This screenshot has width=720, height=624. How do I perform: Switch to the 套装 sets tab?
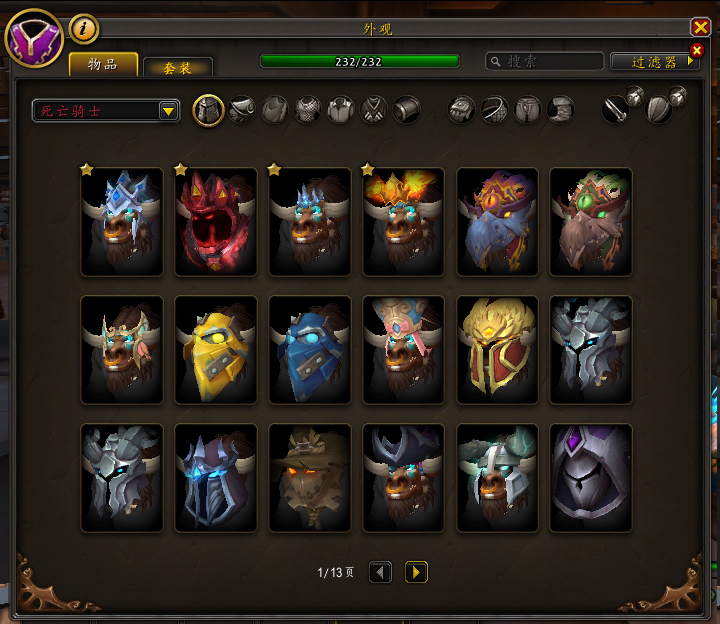point(178,67)
